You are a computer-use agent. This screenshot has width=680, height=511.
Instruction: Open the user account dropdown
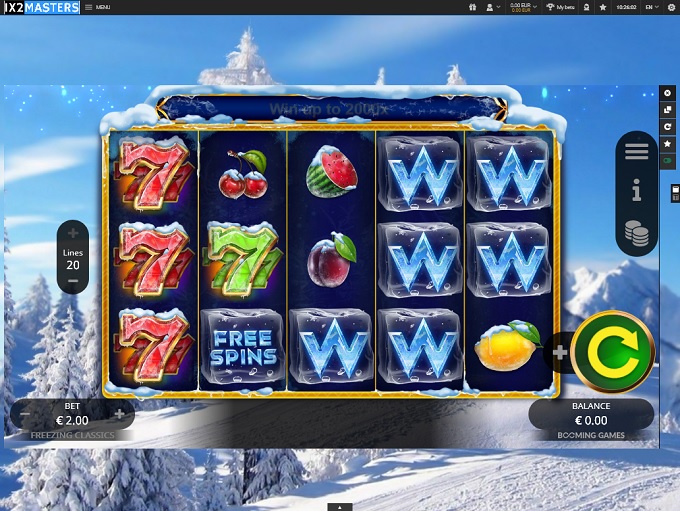(x=492, y=7)
